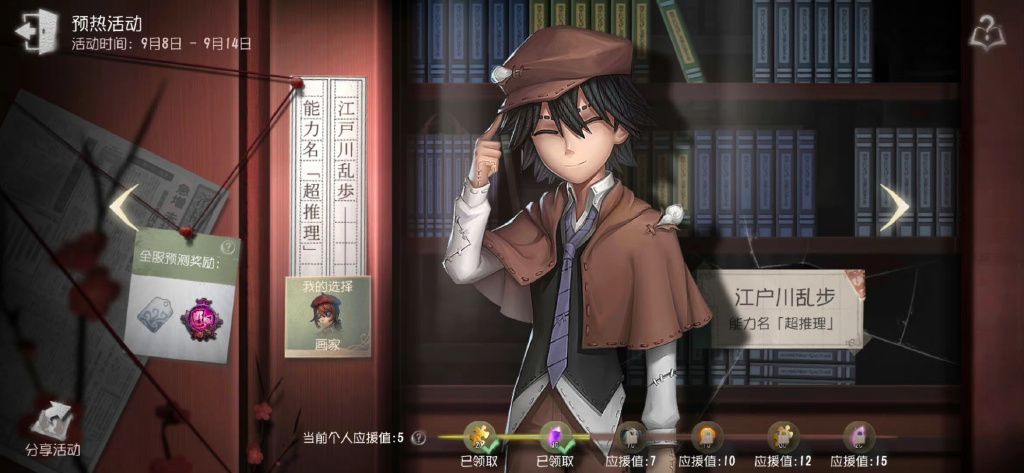Open the help book icon
Screen dimensions: 1024x473
988,34
